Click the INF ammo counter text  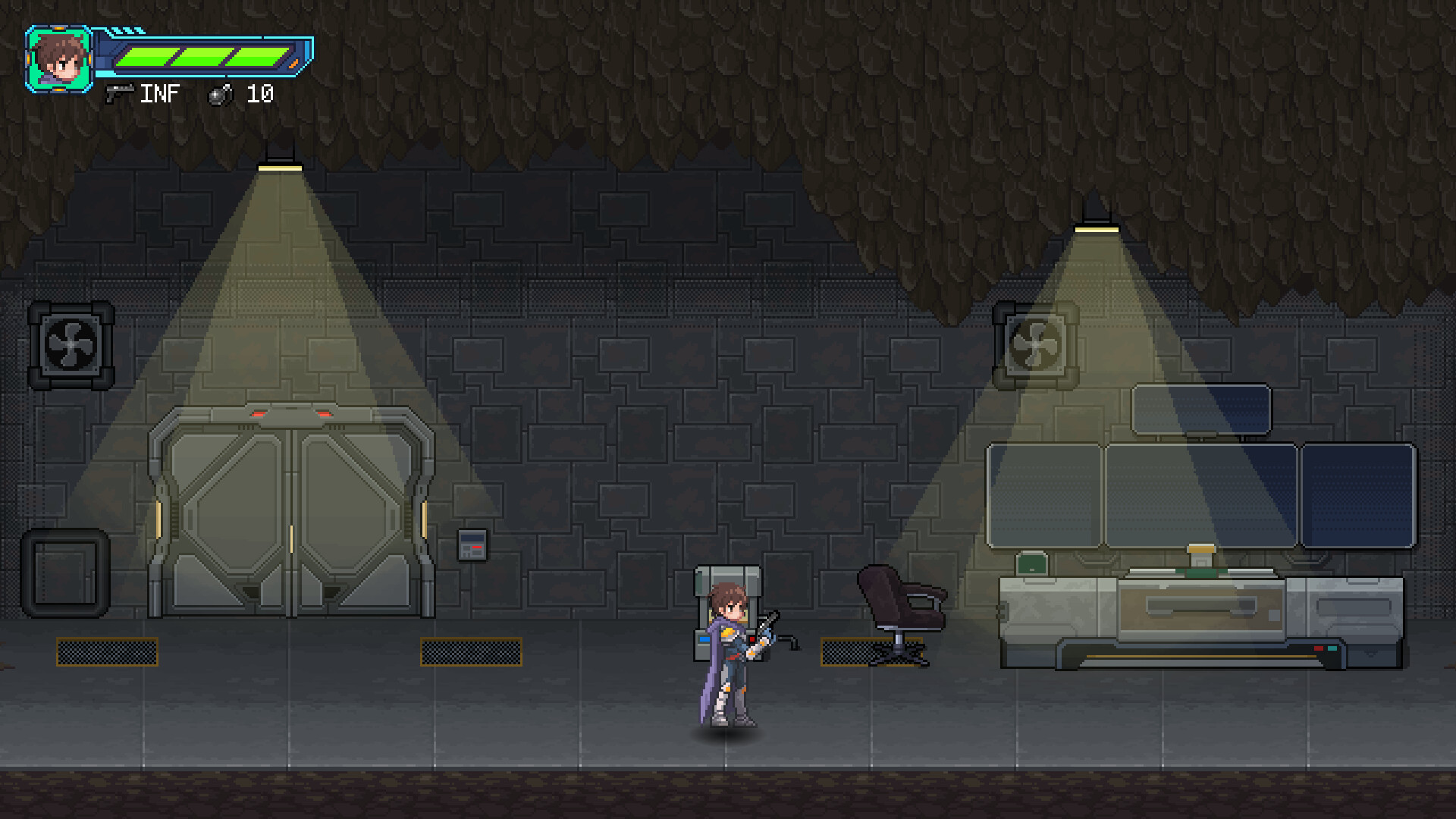pos(161,93)
